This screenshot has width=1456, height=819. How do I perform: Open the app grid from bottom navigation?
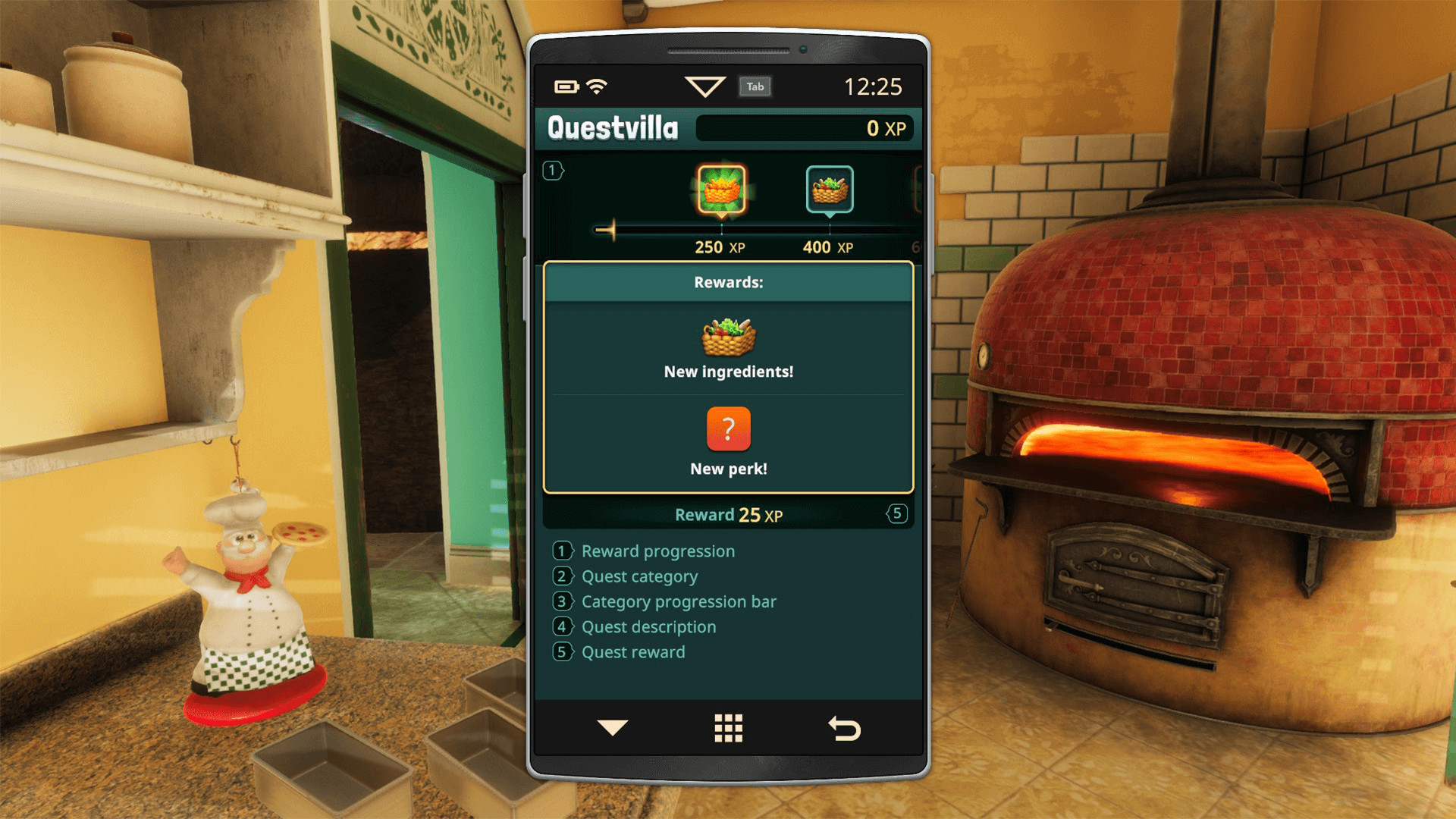coord(727,727)
